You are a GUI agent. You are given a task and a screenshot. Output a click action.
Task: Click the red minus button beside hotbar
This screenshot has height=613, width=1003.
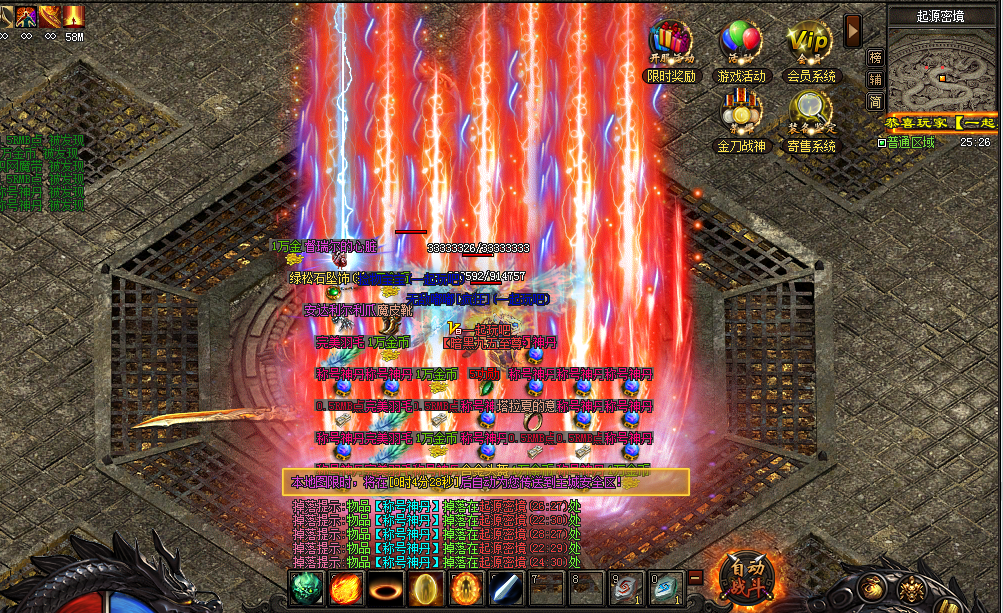[695, 577]
